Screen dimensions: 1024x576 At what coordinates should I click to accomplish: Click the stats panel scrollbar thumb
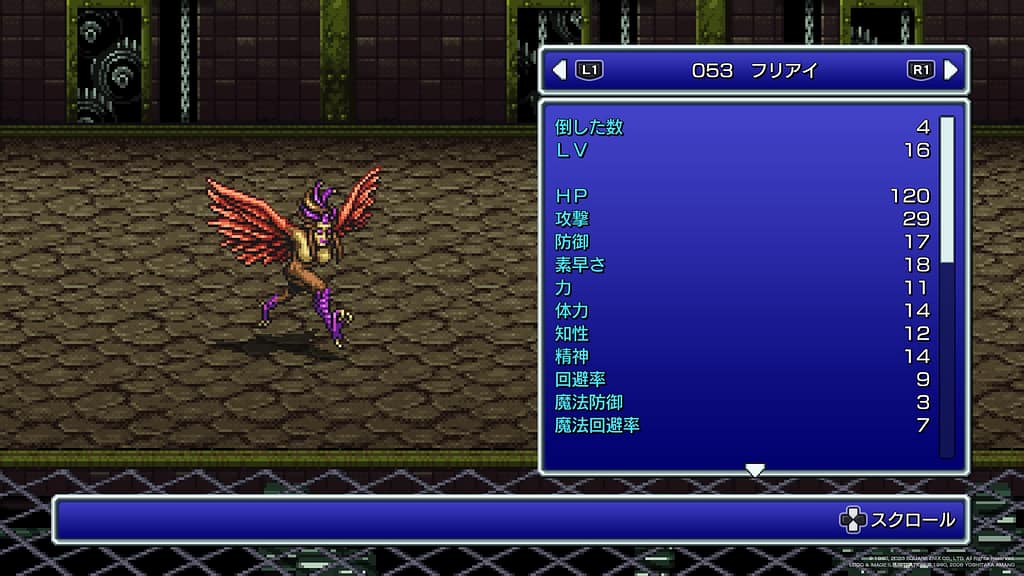(x=947, y=188)
